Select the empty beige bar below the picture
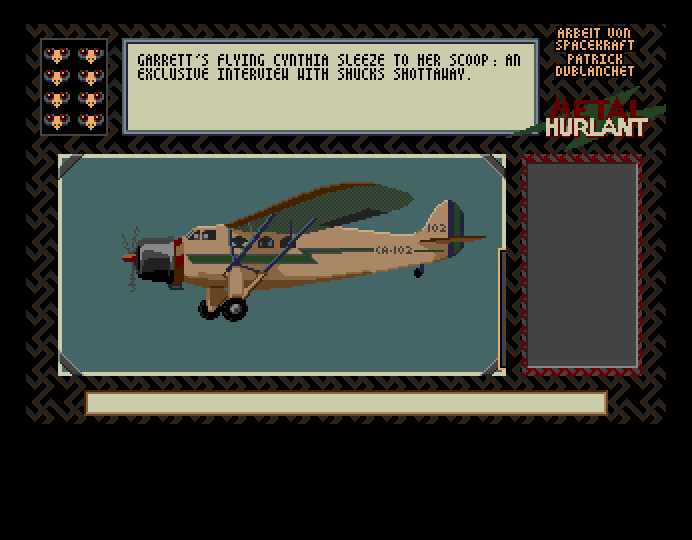 (x=346, y=403)
